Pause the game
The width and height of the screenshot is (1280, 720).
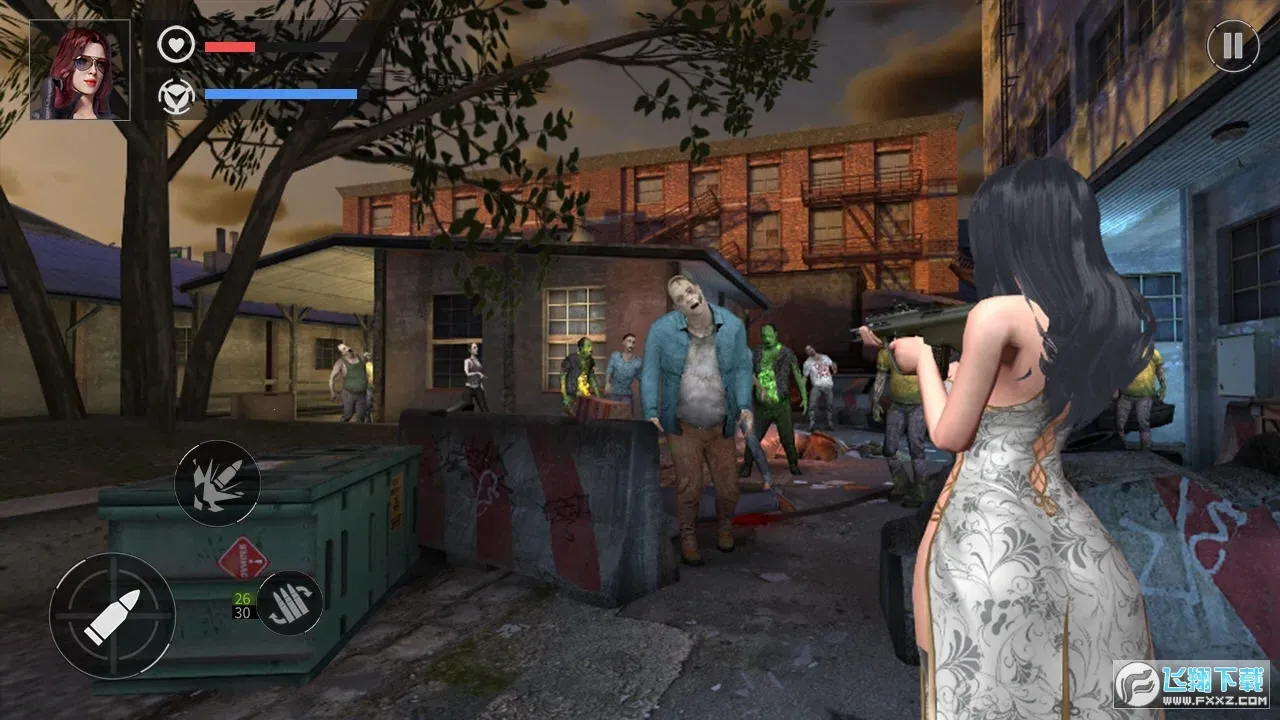point(1232,46)
